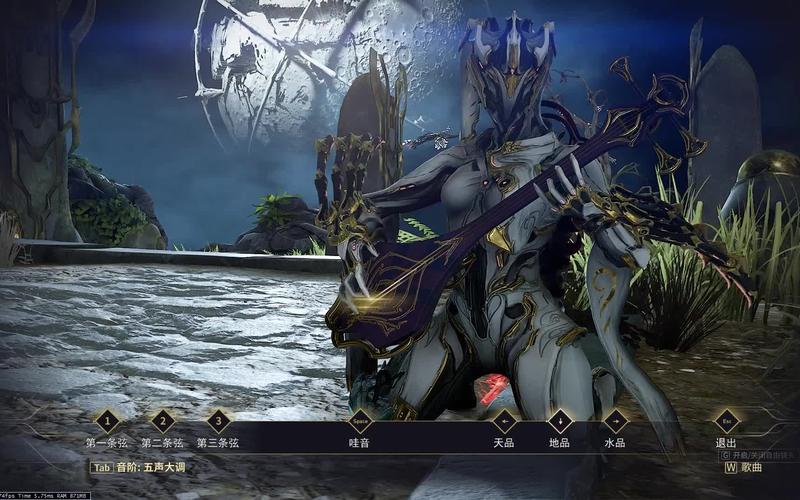Screen dimensions: 800x500
Task: Select the earth fret (地品)
Action: pos(559,422)
